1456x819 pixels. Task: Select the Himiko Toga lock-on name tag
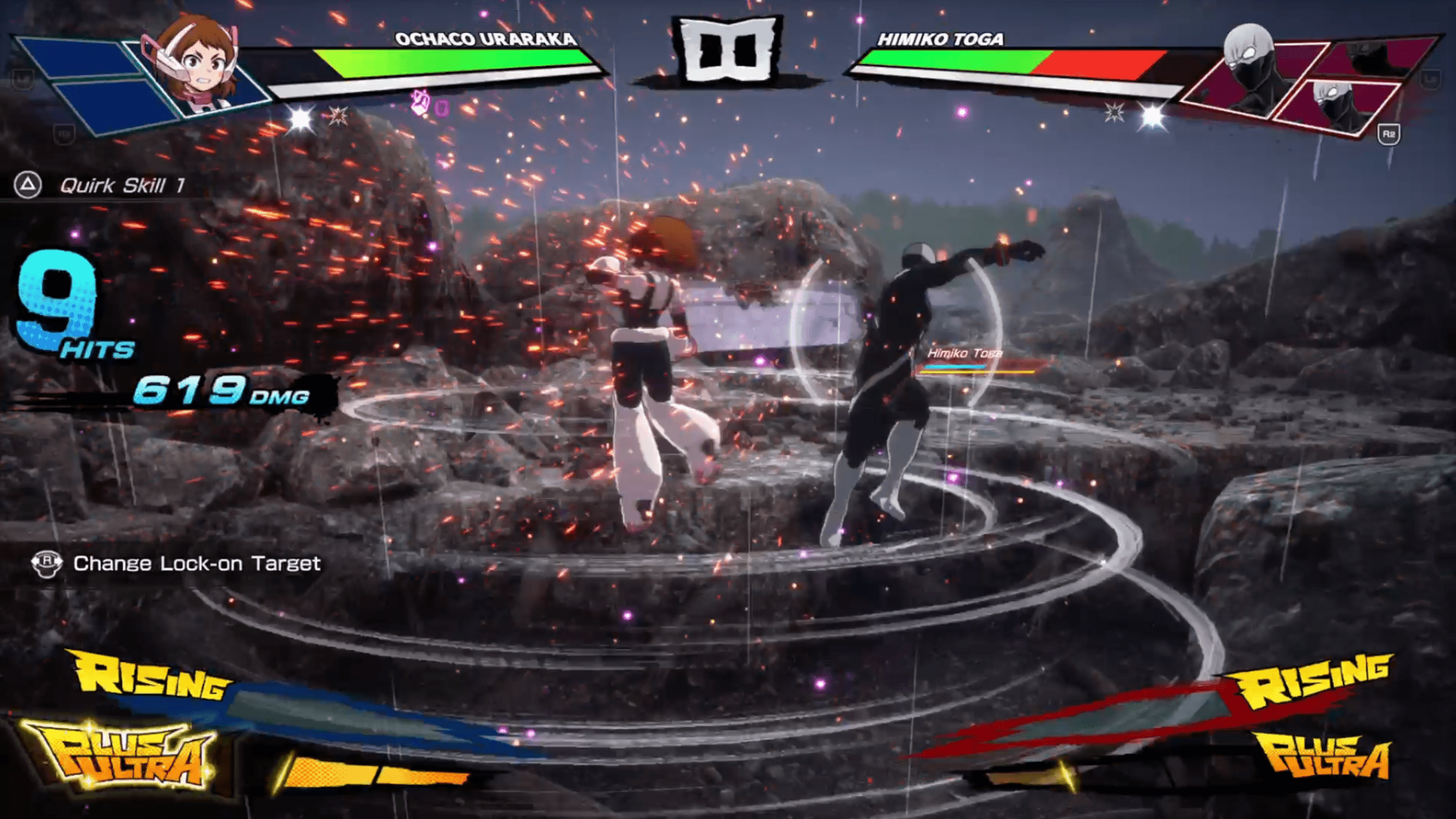(x=964, y=353)
